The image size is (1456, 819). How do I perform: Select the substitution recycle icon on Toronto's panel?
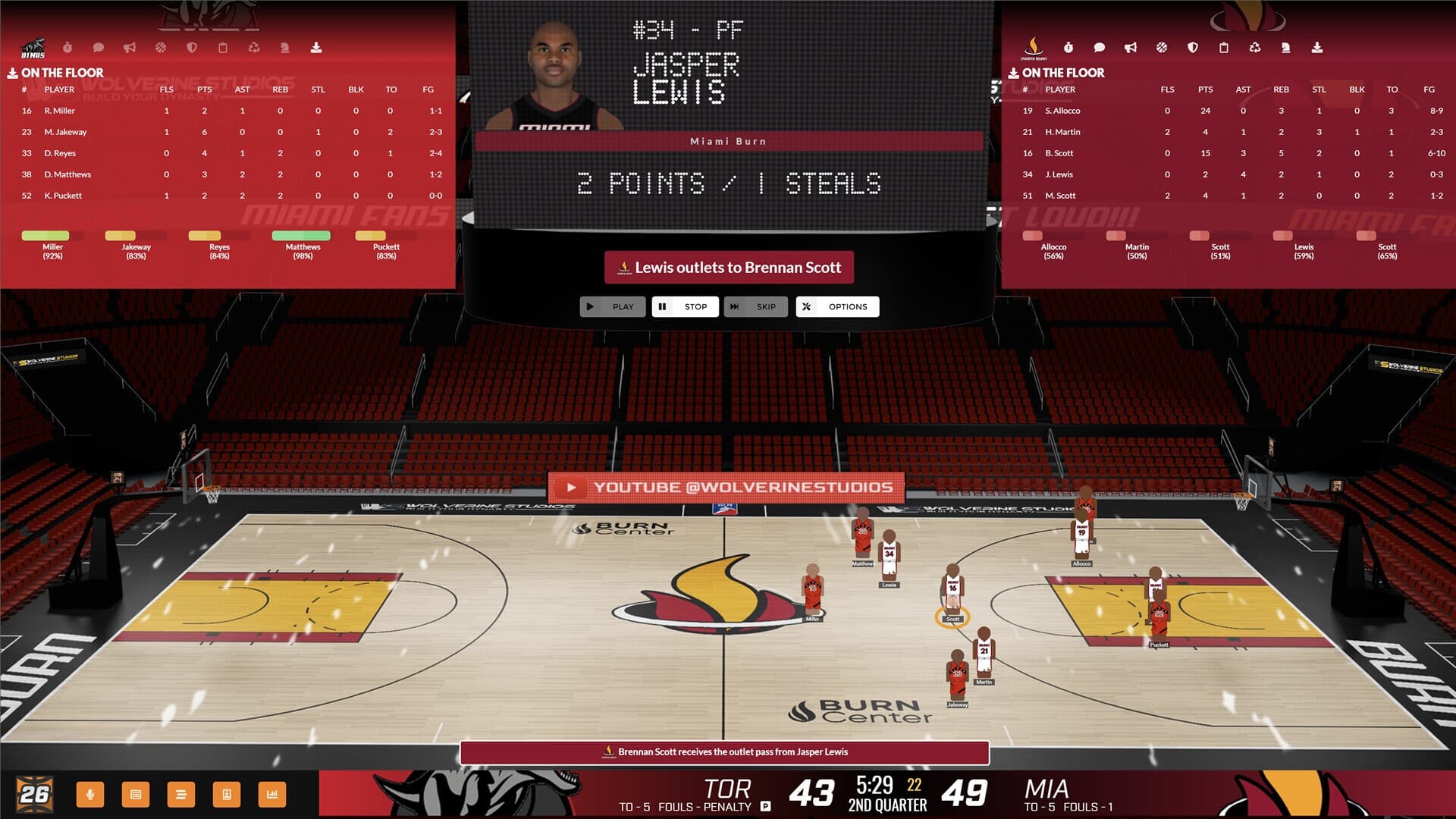(253, 48)
